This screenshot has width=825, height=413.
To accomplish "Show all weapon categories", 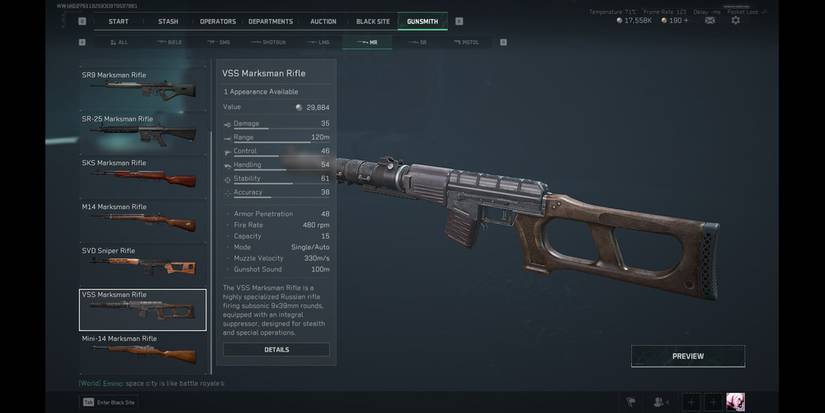I will pyautogui.click(x=120, y=42).
